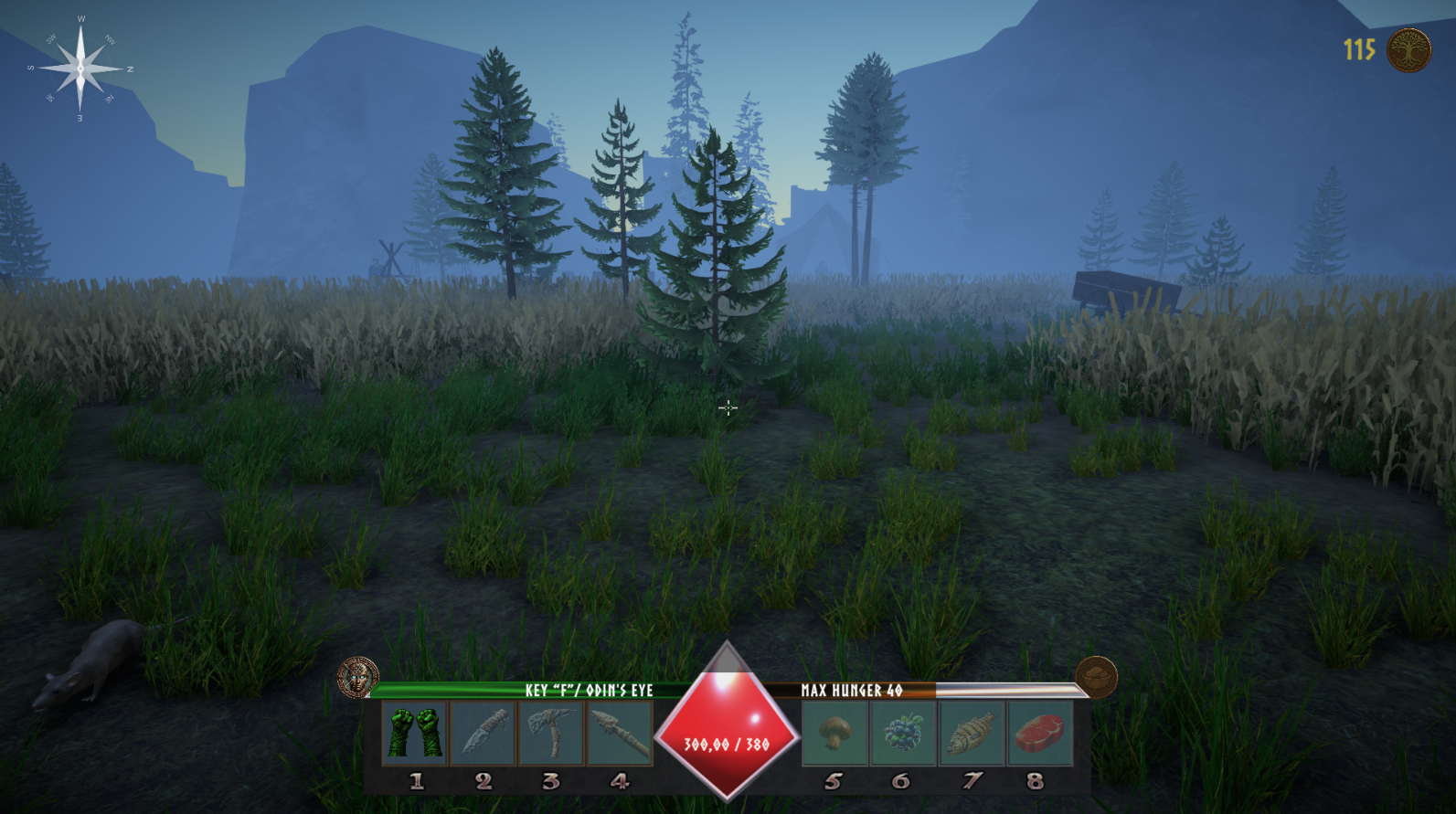The width and height of the screenshot is (1456, 814).
Task: Click the Odin's Eye face medallion
Action: coord(357,678)
